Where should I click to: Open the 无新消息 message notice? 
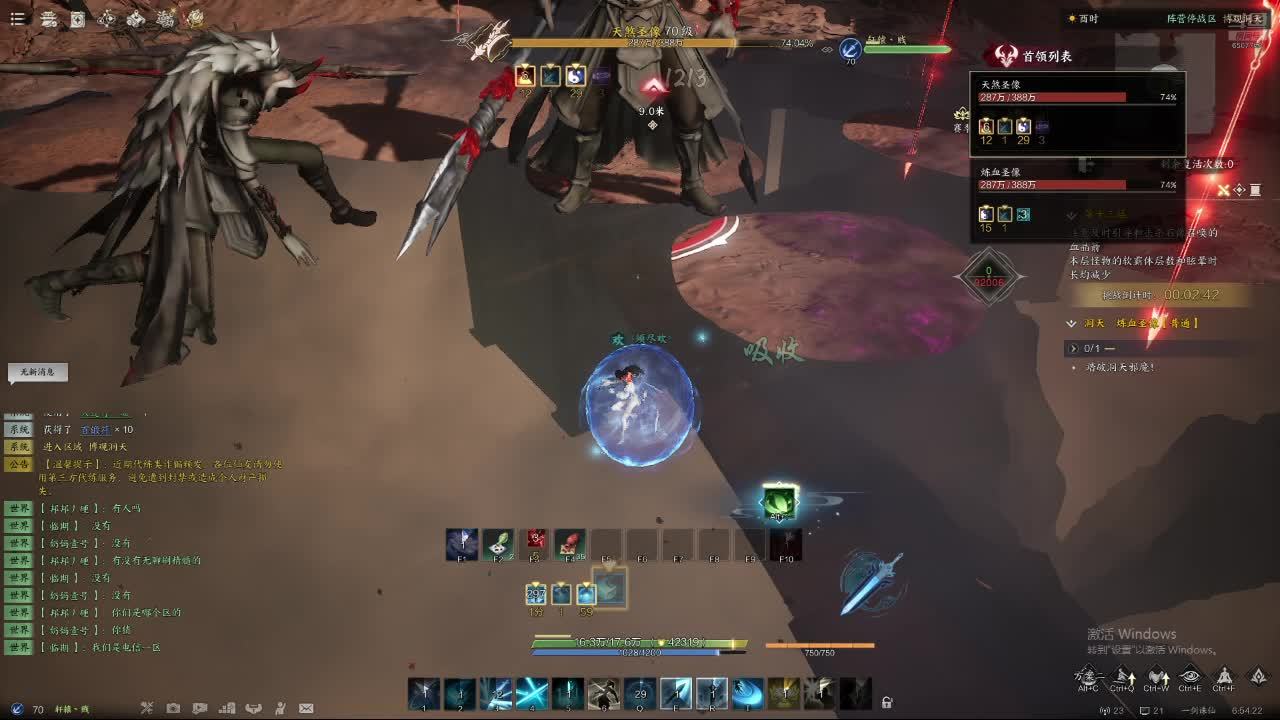point(37,372)
